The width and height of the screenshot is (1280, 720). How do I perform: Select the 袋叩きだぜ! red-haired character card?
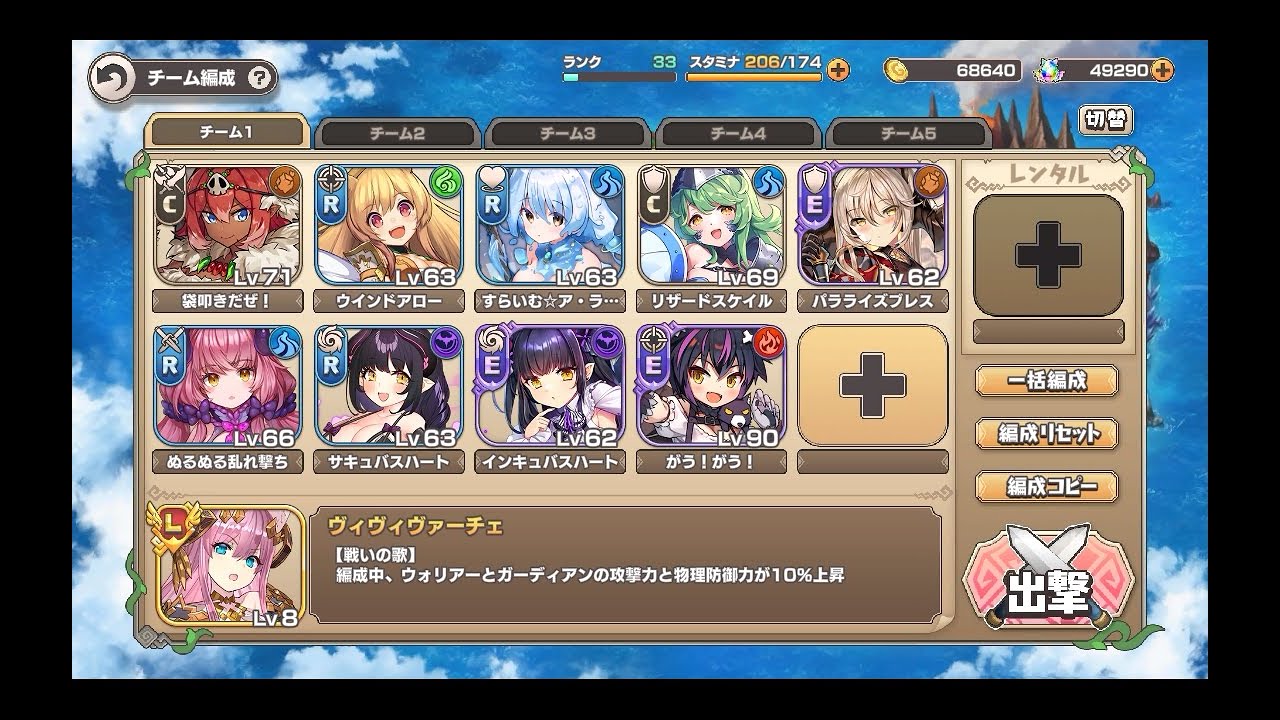coord(228,225)
